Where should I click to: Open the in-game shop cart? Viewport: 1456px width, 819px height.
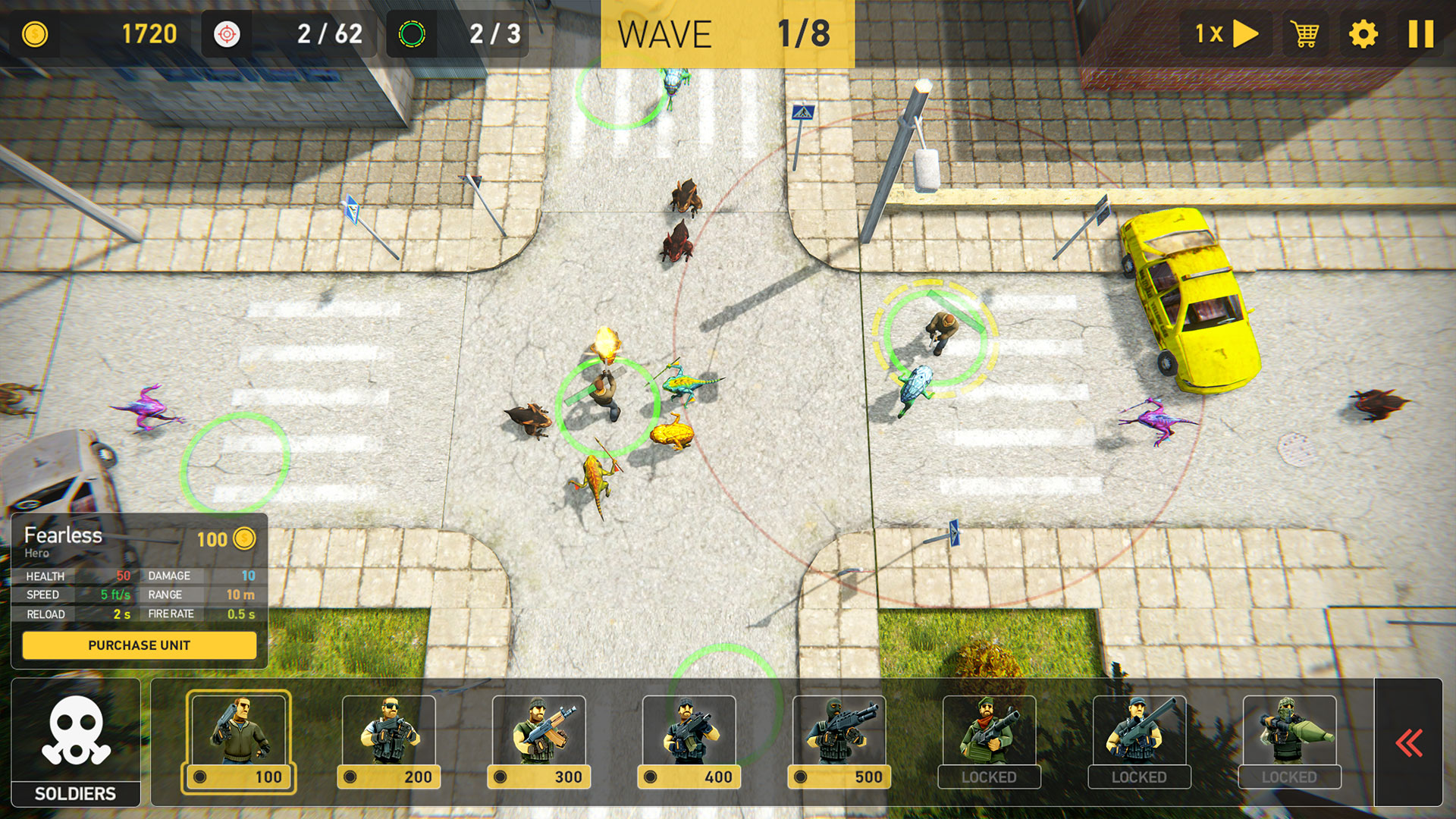(x=1304, y=34)
